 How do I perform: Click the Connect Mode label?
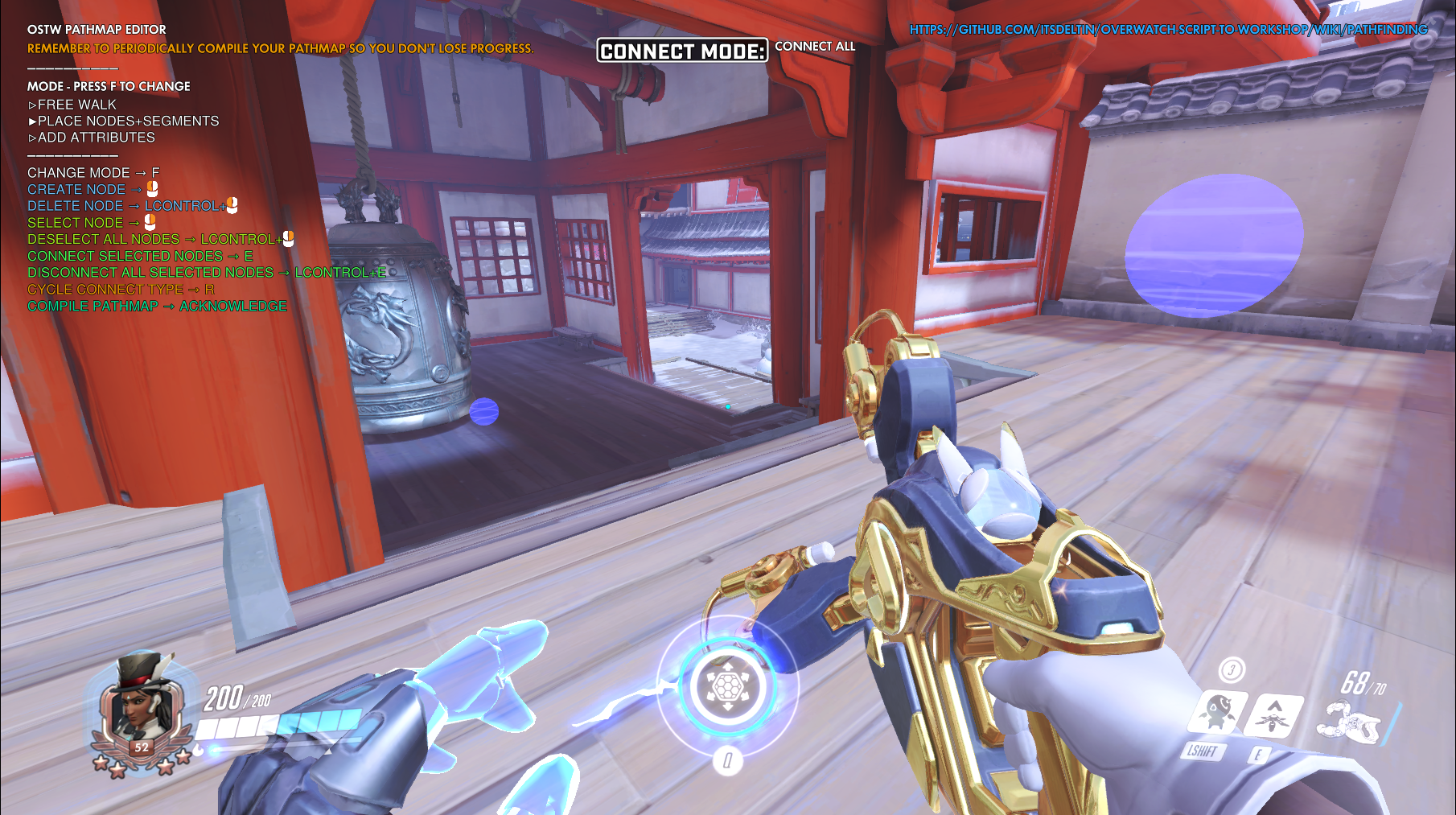pos(682,51)
